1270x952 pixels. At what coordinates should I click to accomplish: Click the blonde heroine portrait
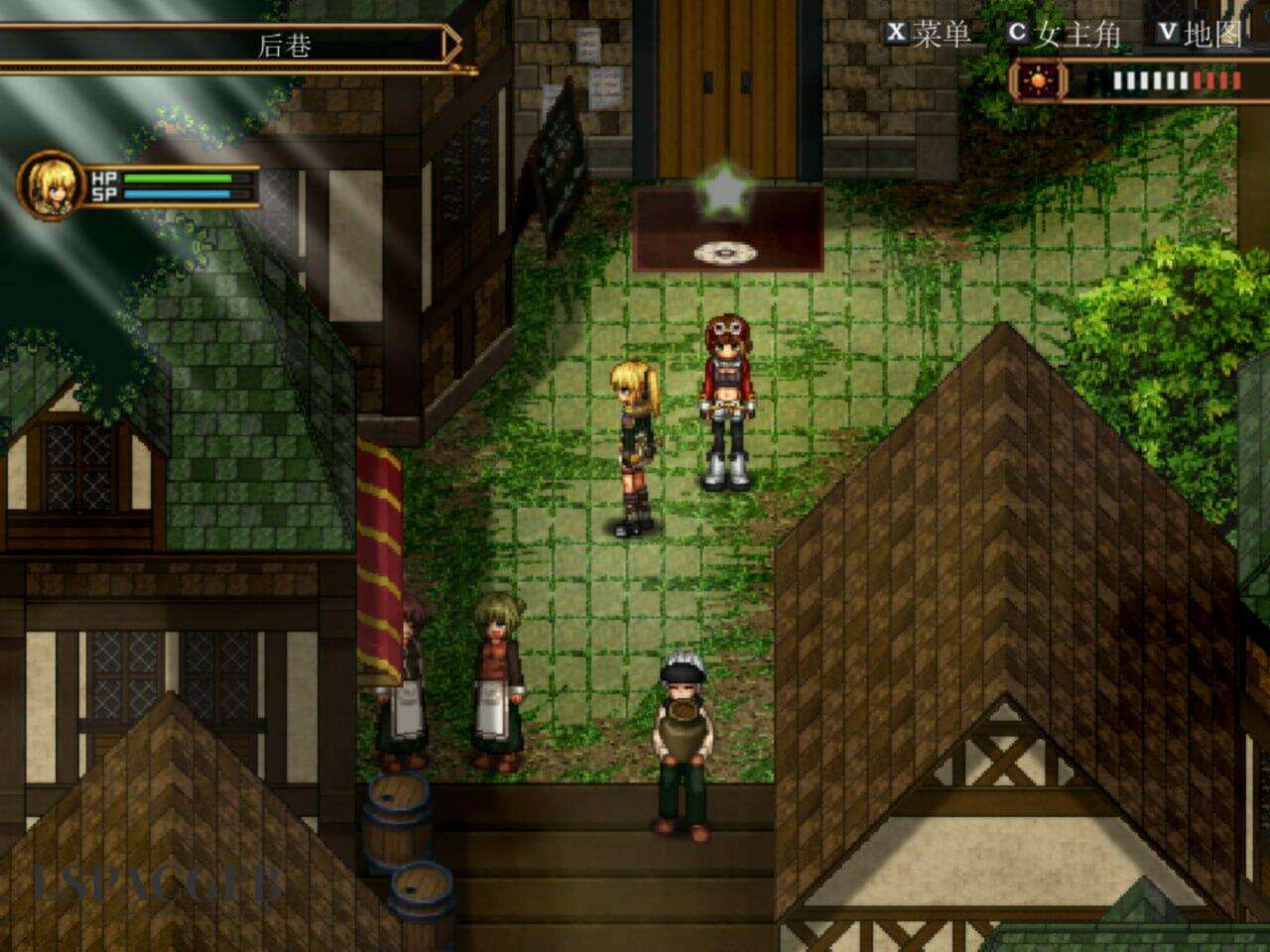(x=50, y=184)
